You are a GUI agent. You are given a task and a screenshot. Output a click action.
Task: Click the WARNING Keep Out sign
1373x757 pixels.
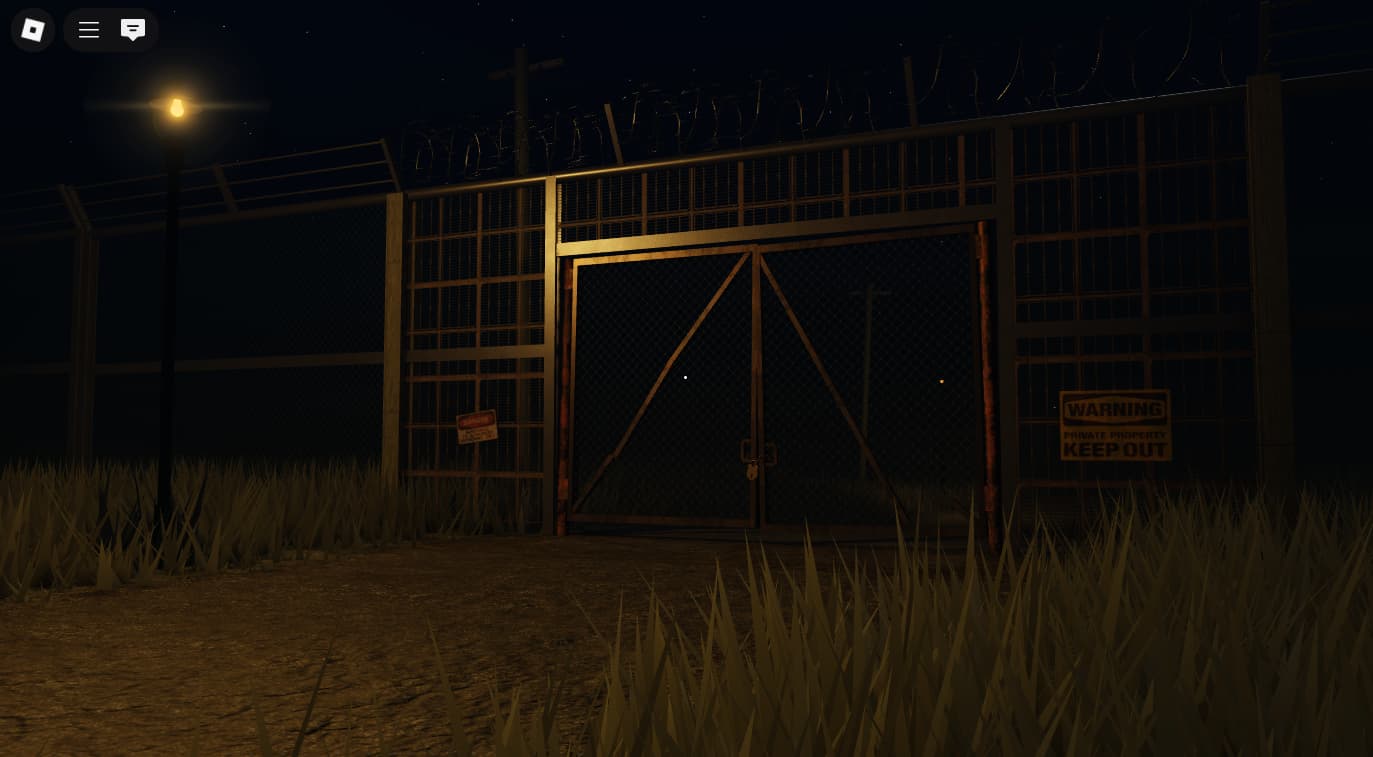pos(1114,425)
